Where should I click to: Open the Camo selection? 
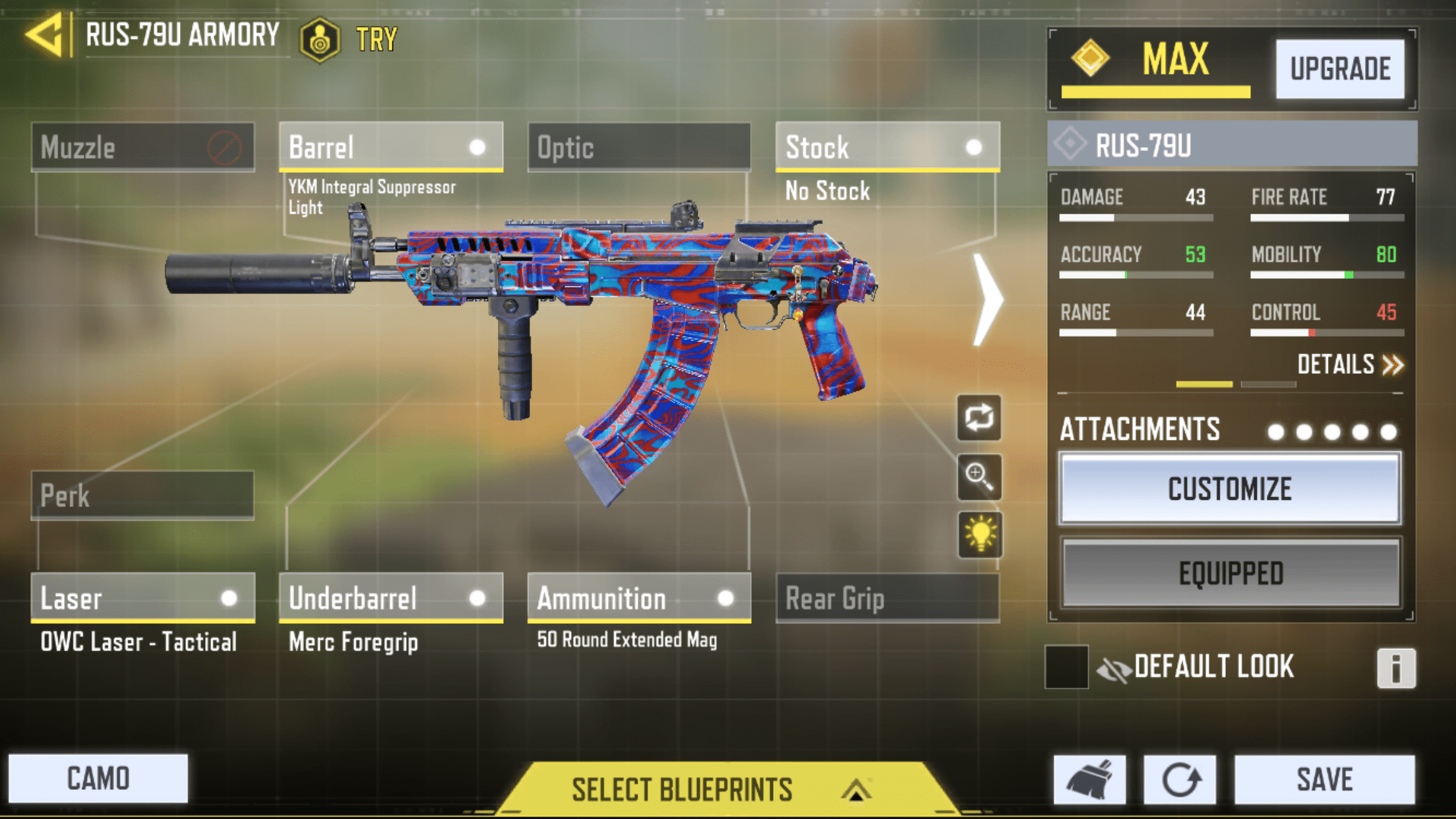coord(98,779)
